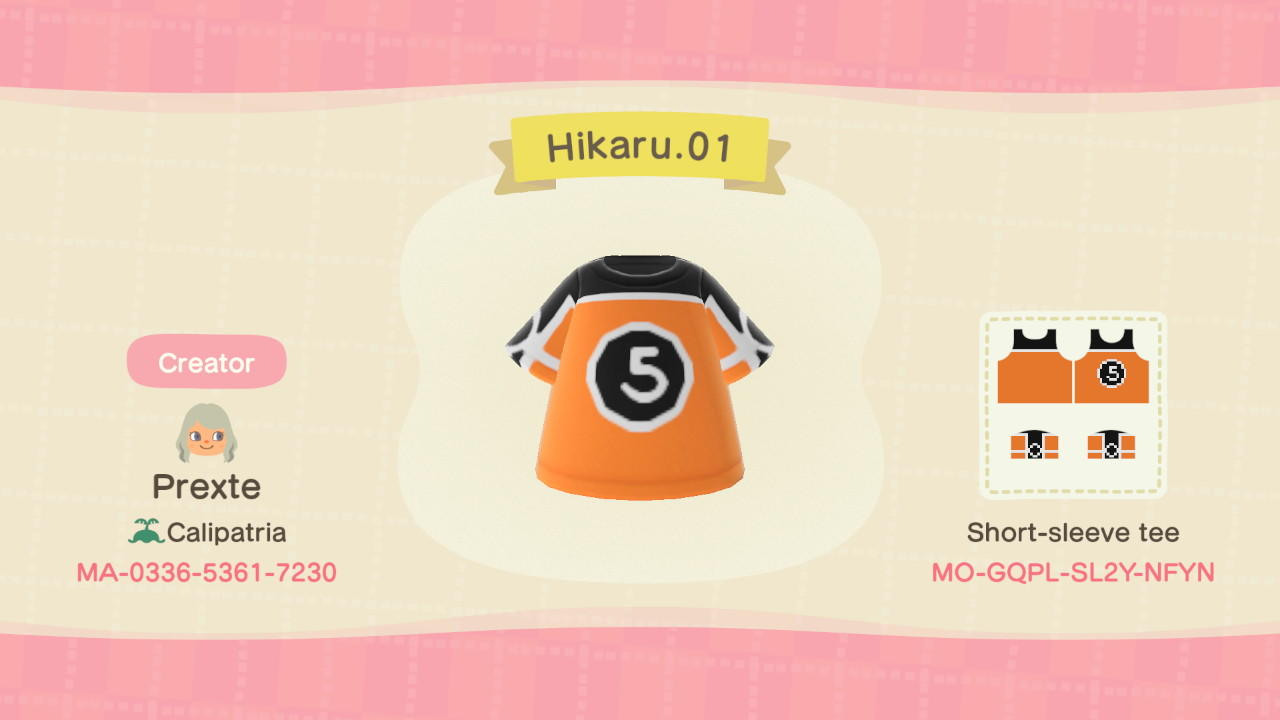The height and width of the screenshot is (720, 1280).
Task: Click the creator name Prexte
Action: pos(206,487)
